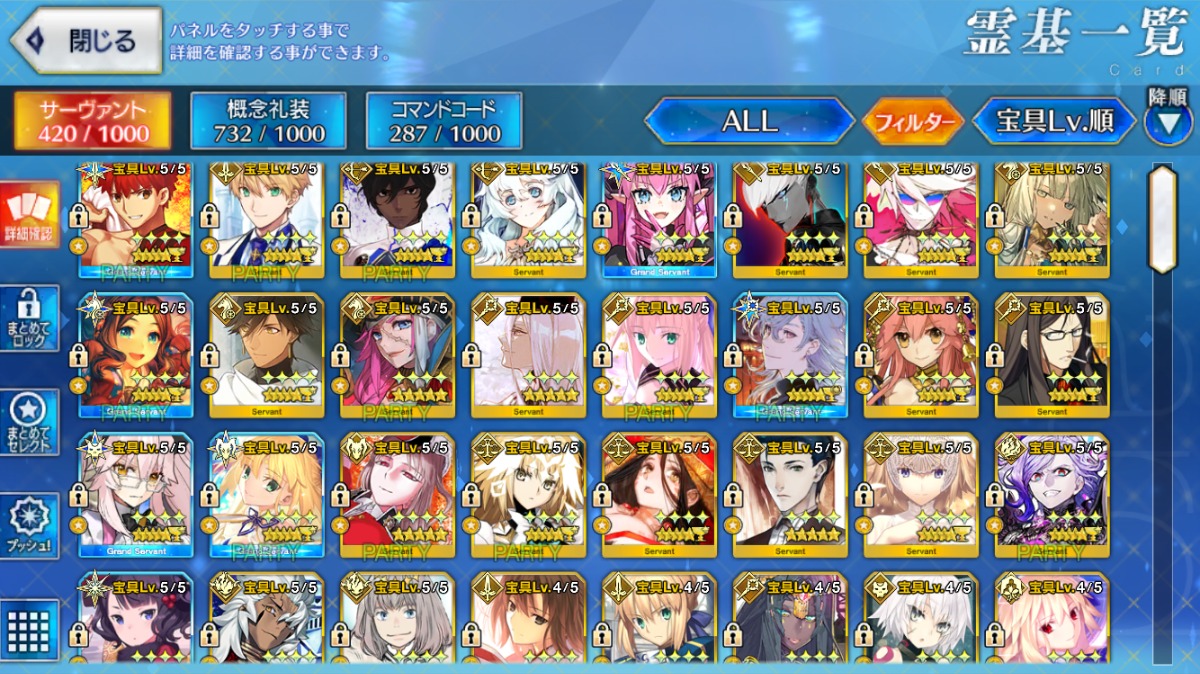
Task: Click the まとめてロック bulk lock button
Action: click(29, 319)
